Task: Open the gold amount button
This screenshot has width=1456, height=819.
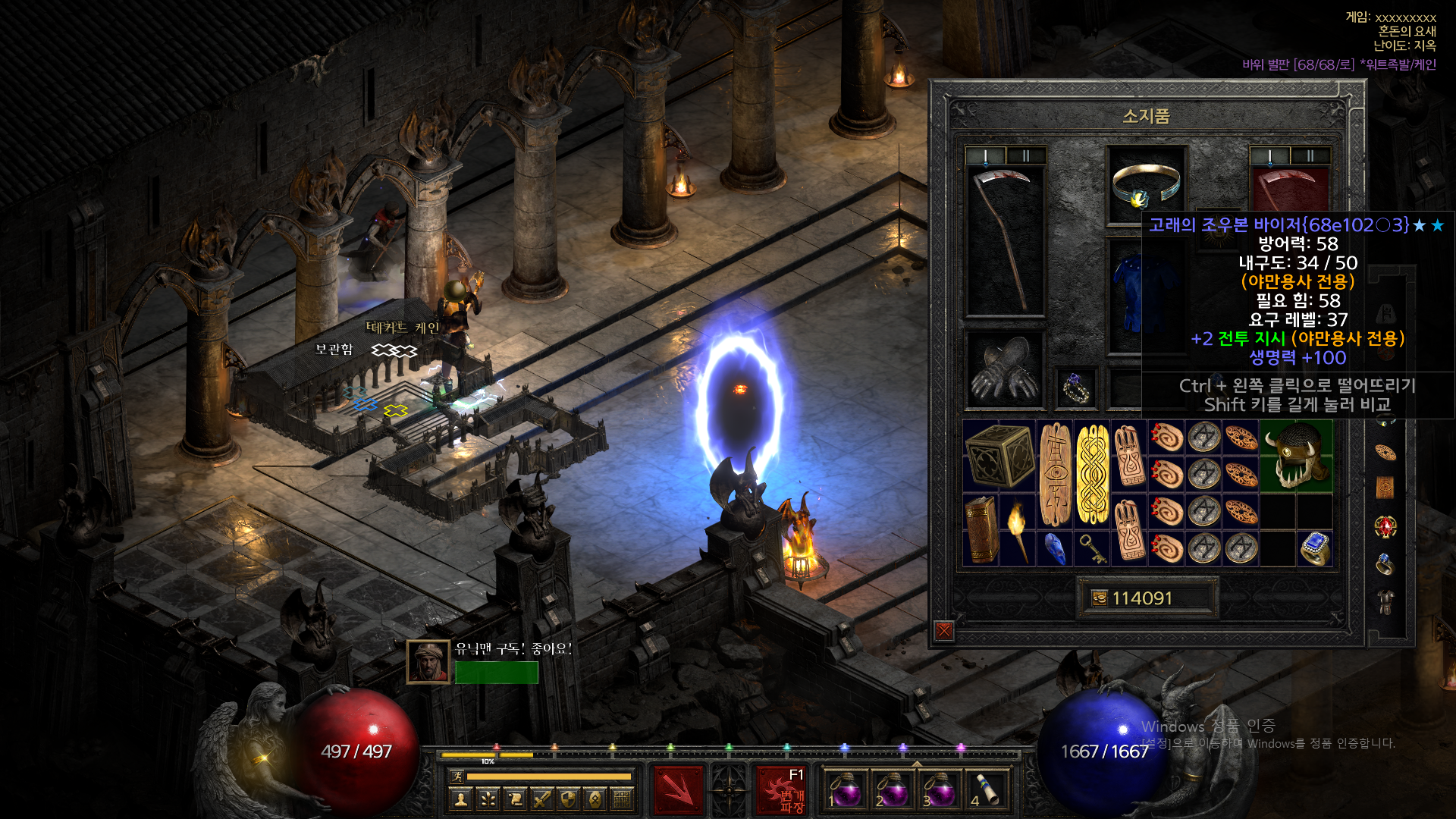Action: point(1100,598)
